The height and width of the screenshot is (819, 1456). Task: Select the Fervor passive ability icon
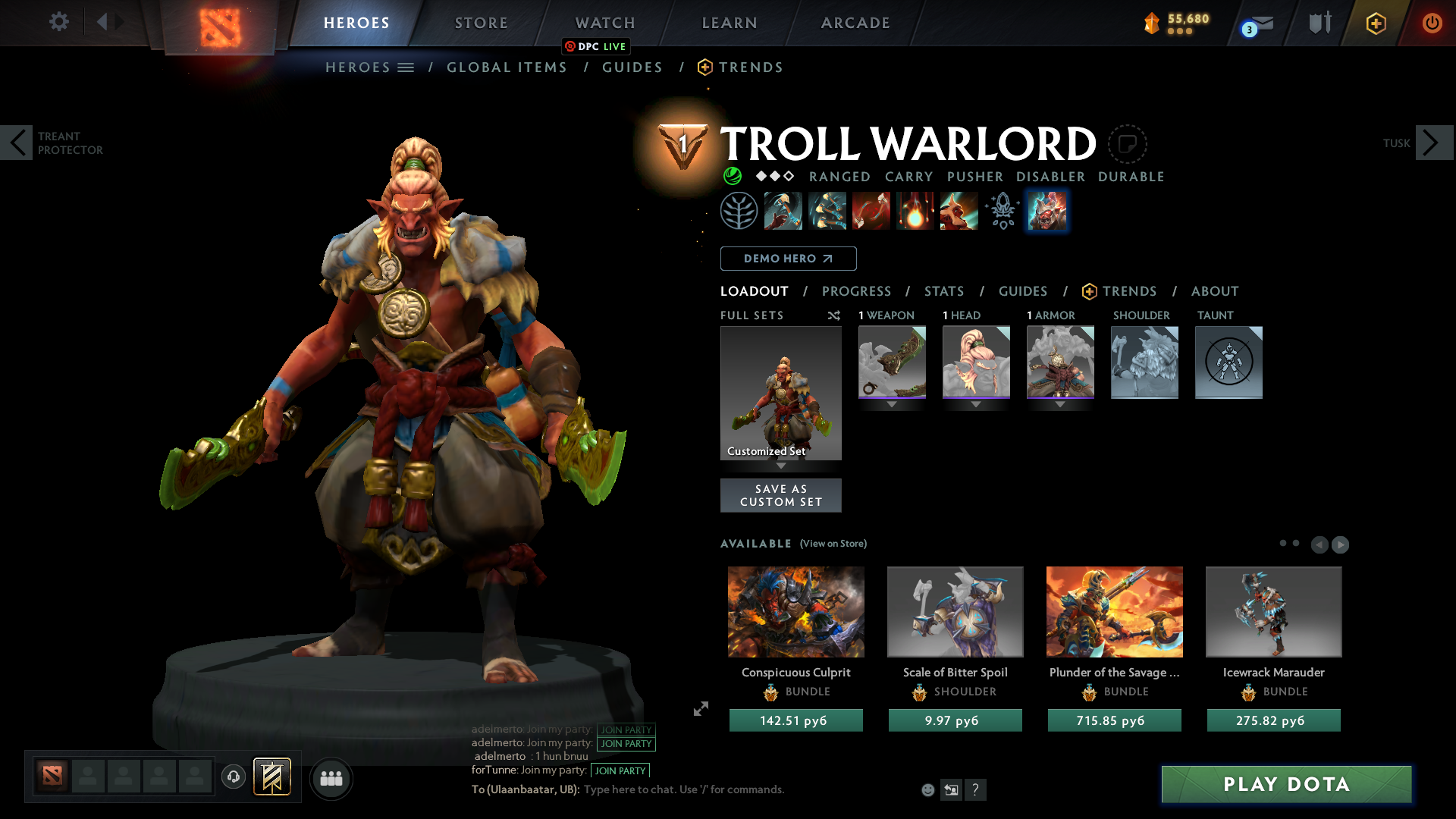915,211
